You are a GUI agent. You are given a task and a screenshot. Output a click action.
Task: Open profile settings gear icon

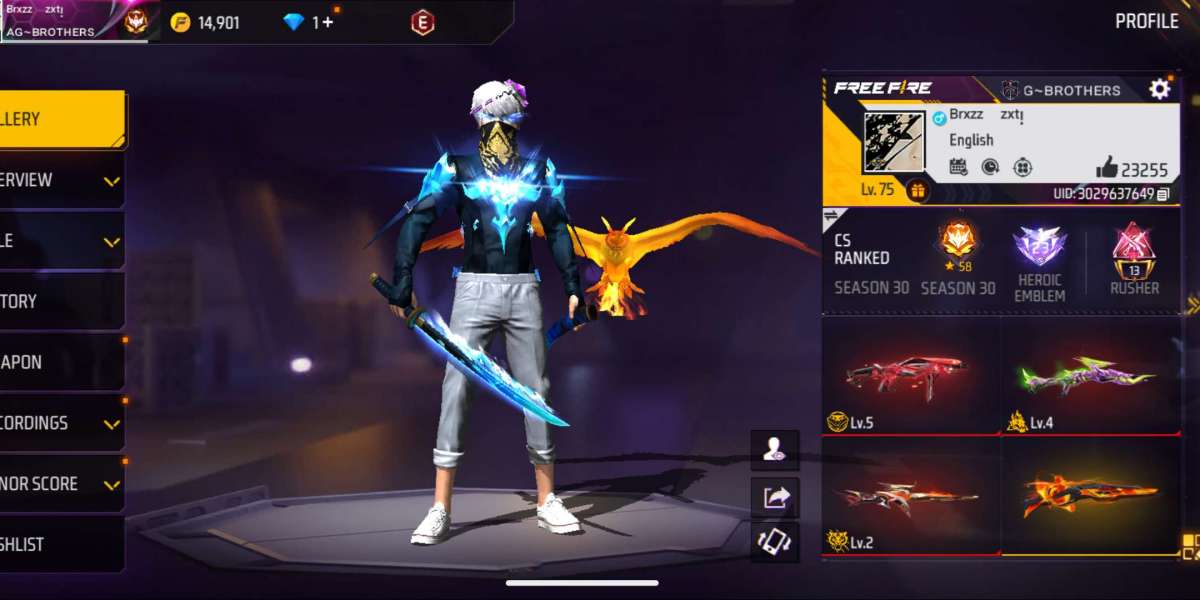[1159, 89]
